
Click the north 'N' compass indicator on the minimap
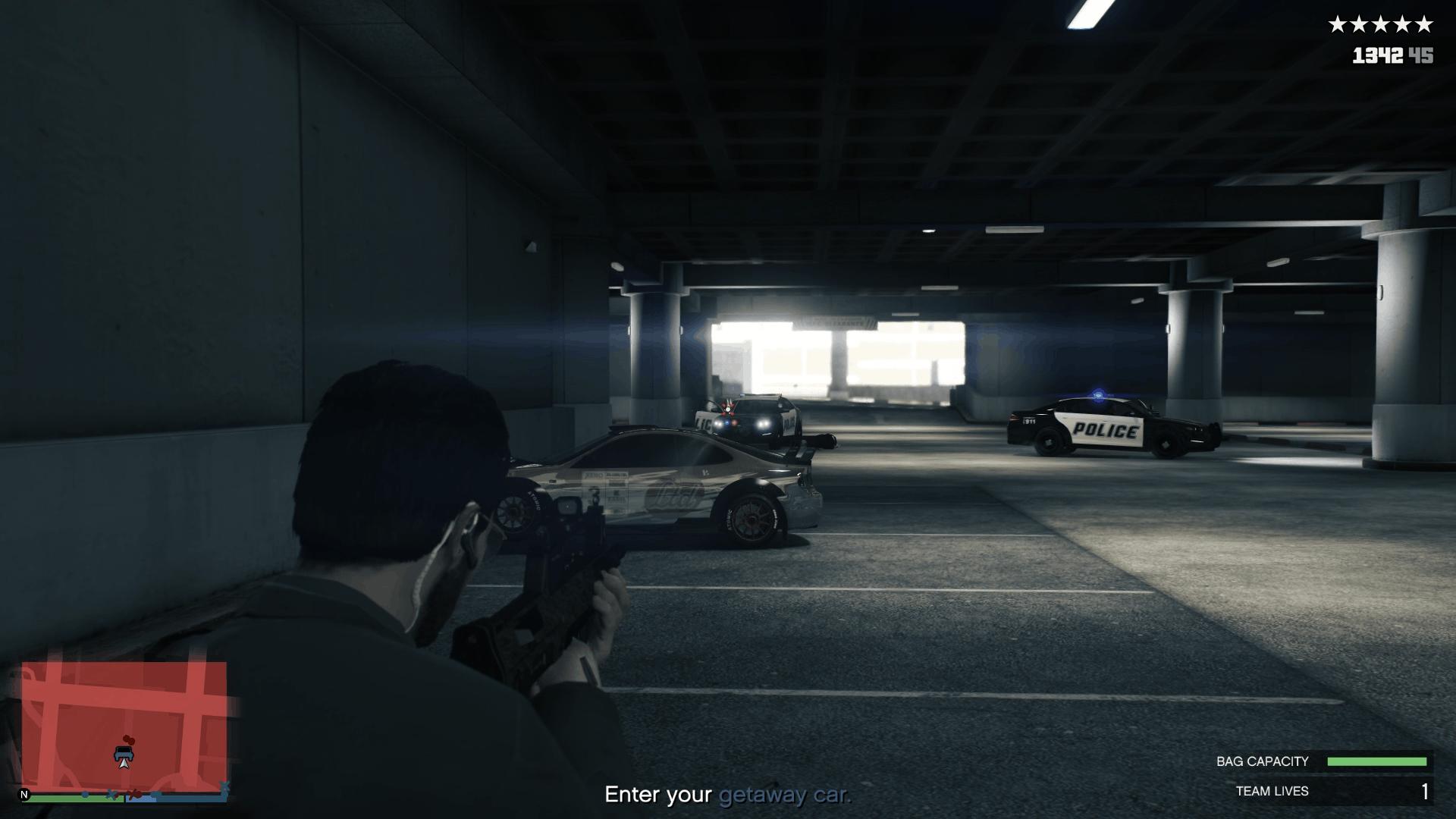pyautogui.click(x=25, y=794)
